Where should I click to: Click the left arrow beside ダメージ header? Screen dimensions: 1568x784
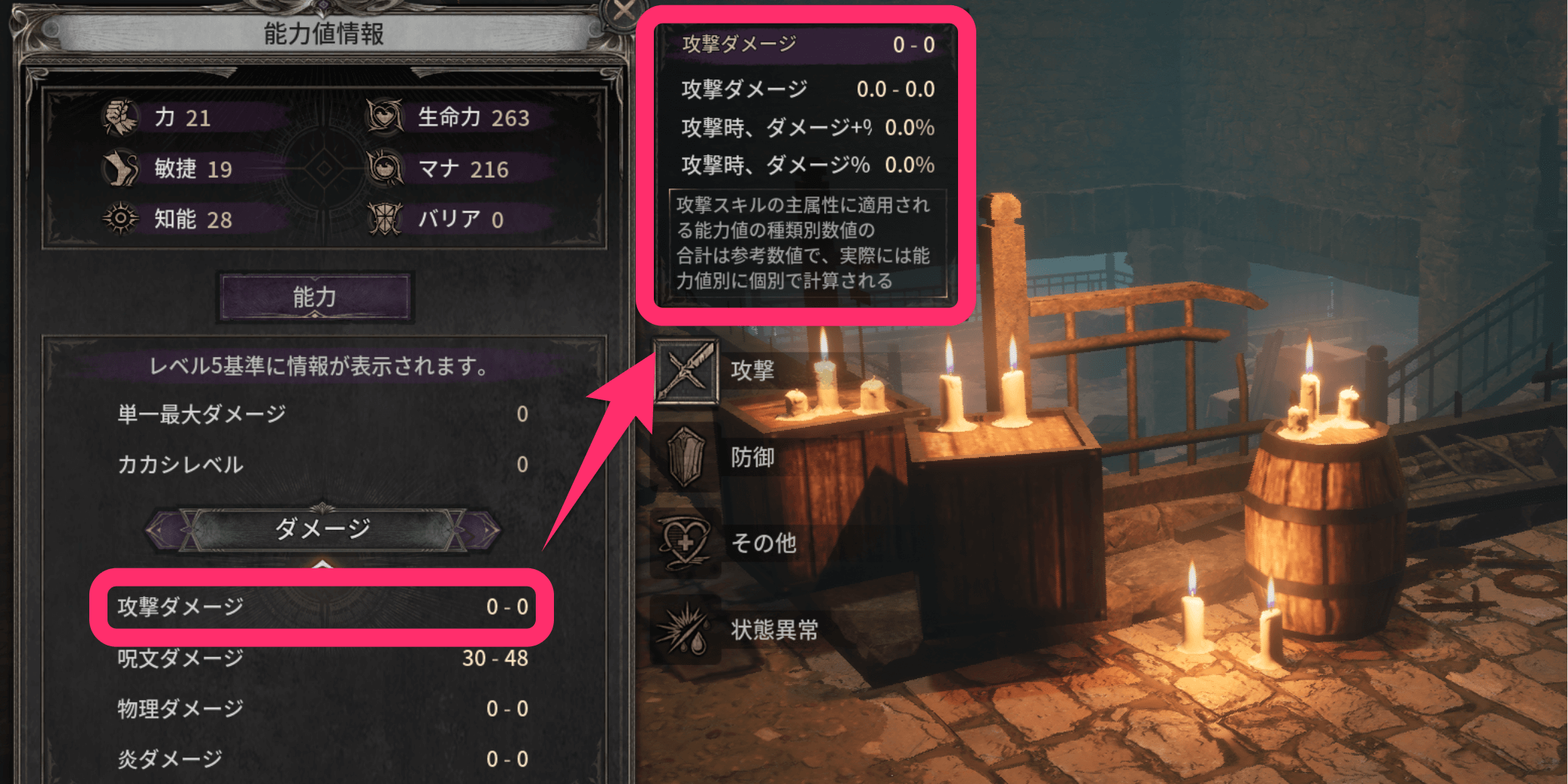(x=161, y=529)
